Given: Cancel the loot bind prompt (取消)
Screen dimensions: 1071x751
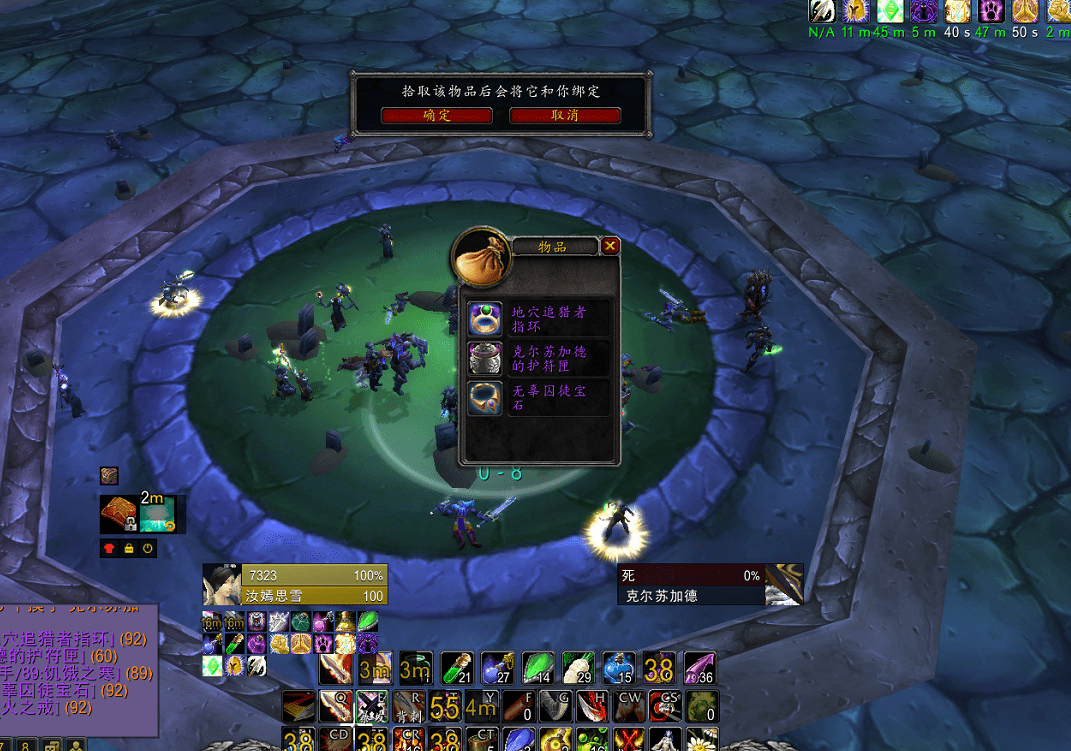Looking at the screenshot, I should click(x=565, y=116).
